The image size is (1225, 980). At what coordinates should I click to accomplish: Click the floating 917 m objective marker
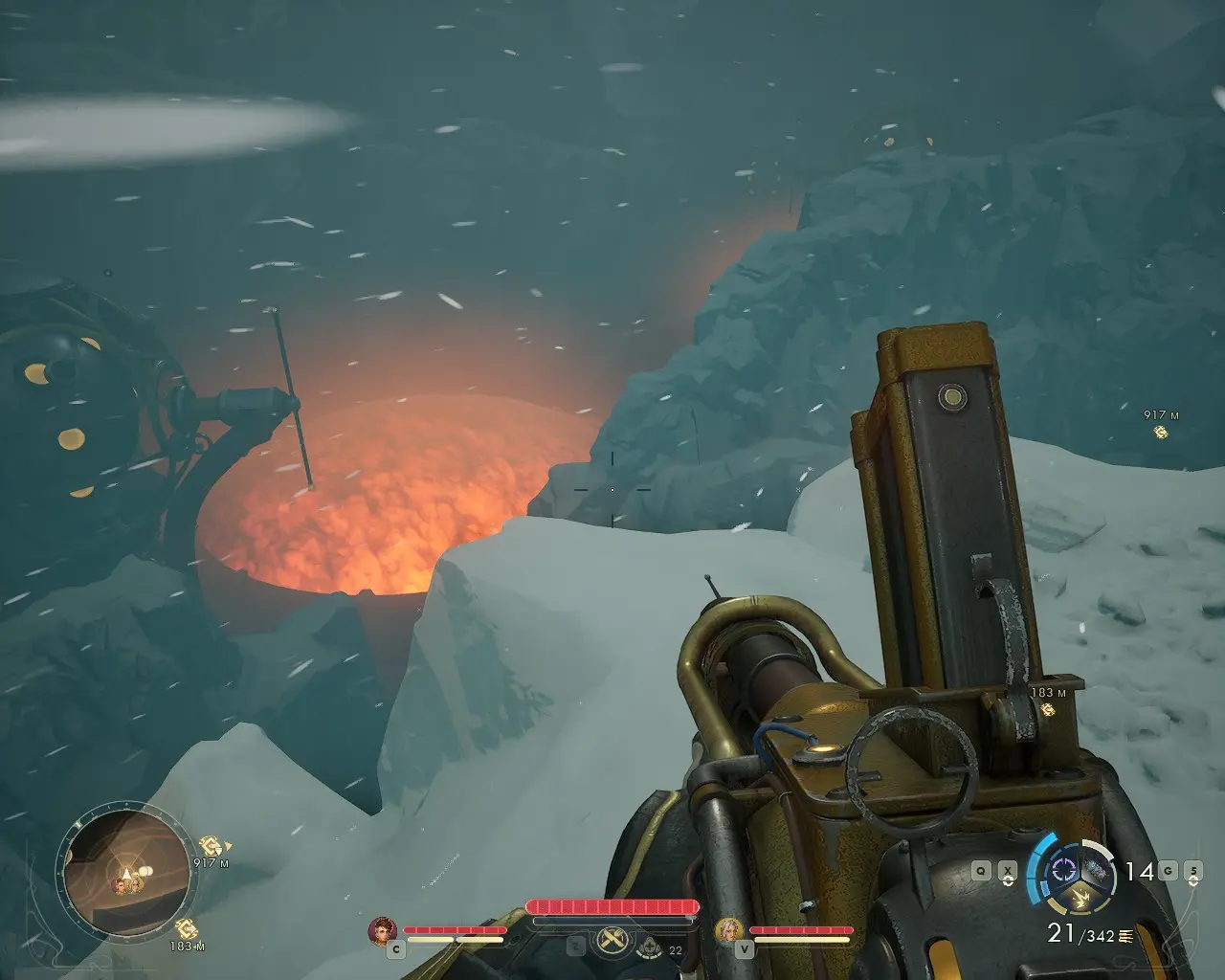(x=1161, y=433)
